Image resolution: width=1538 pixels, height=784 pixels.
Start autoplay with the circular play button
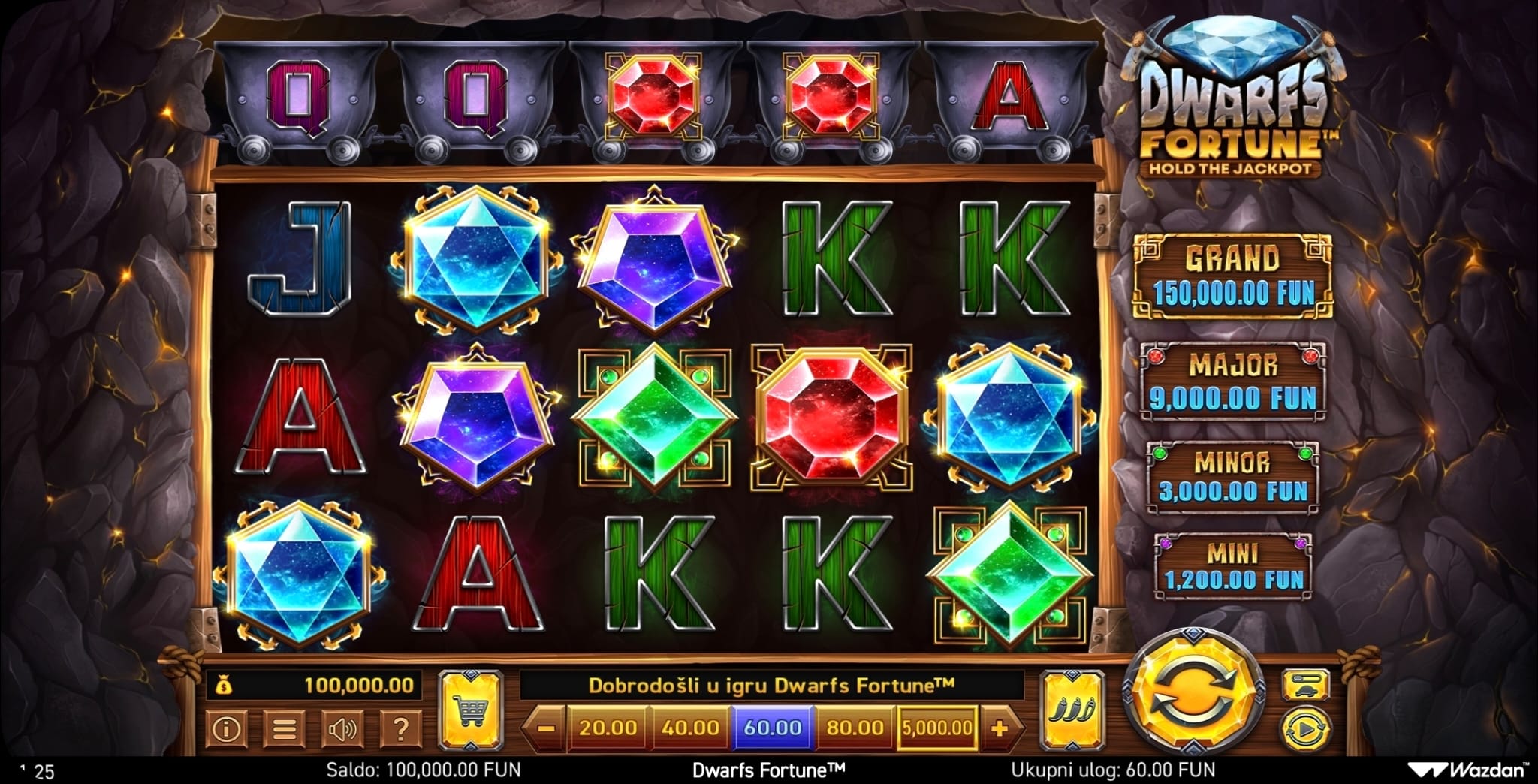(1305, 728)
